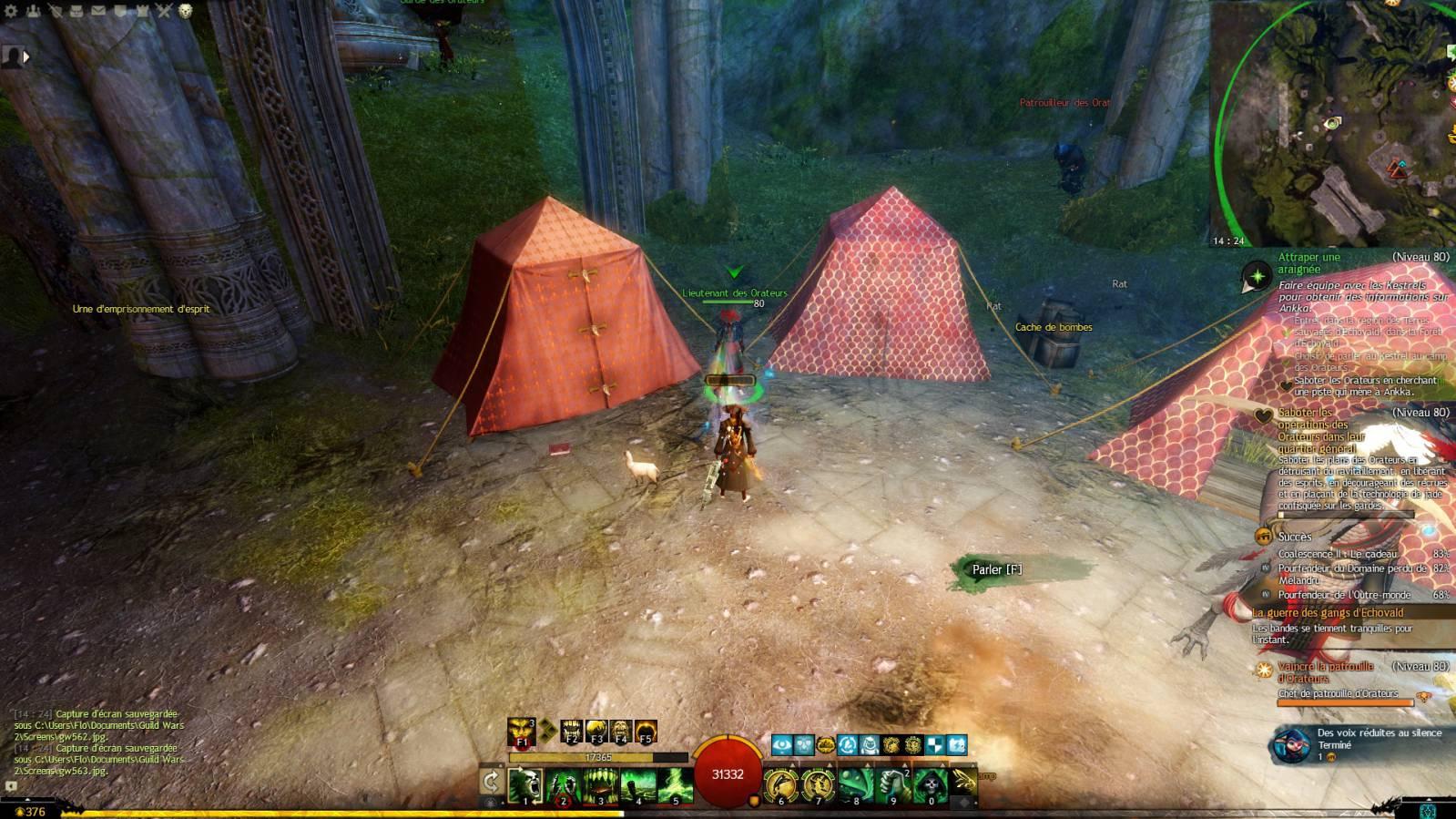This screenshot has width=1456, height=819.
Task: Click the "Parler [F]" interaction prompt
Action: pos(996,569)
